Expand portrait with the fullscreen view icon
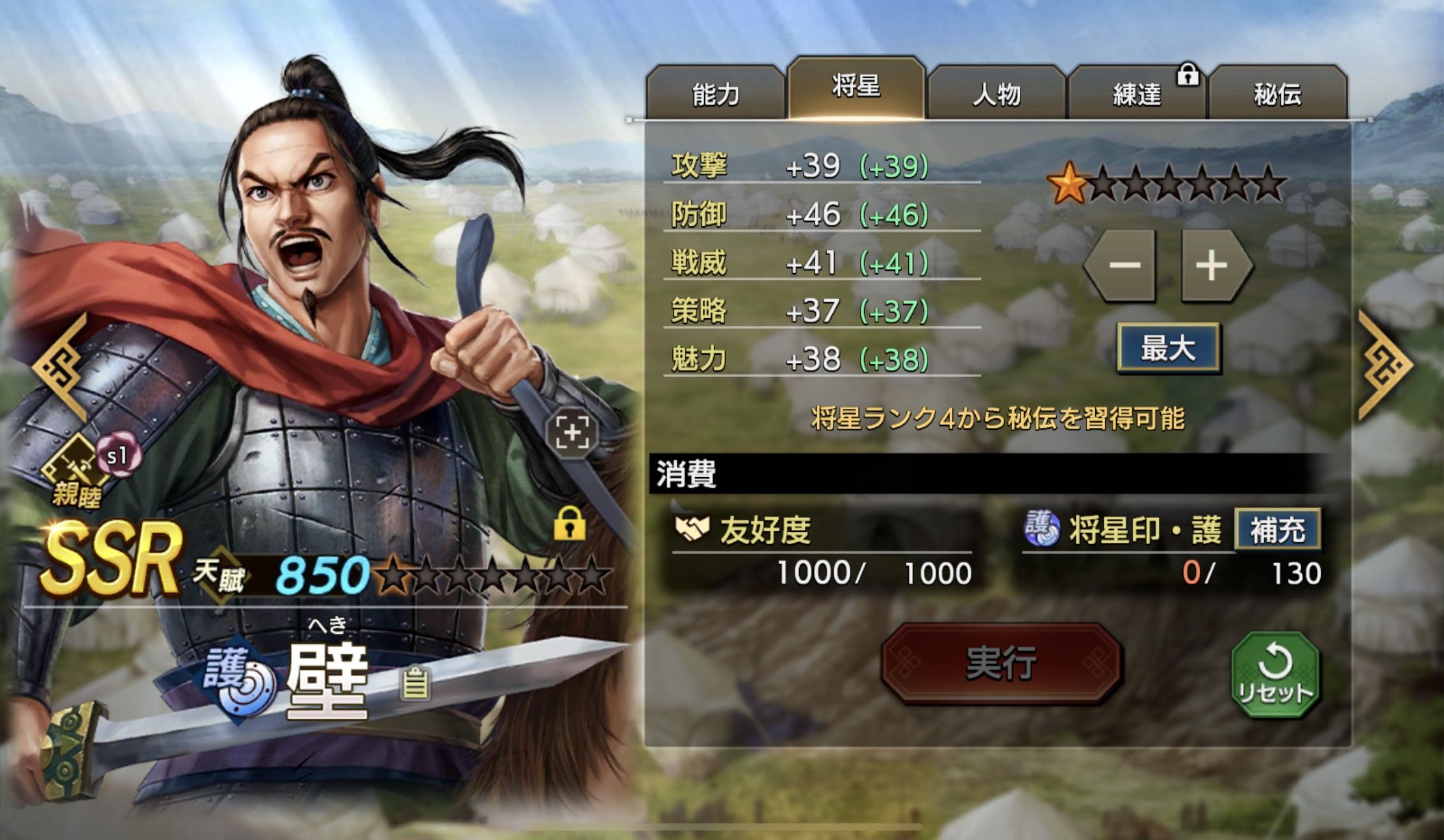This screenshot has height=840, width=1444. (x=572, y=432)
